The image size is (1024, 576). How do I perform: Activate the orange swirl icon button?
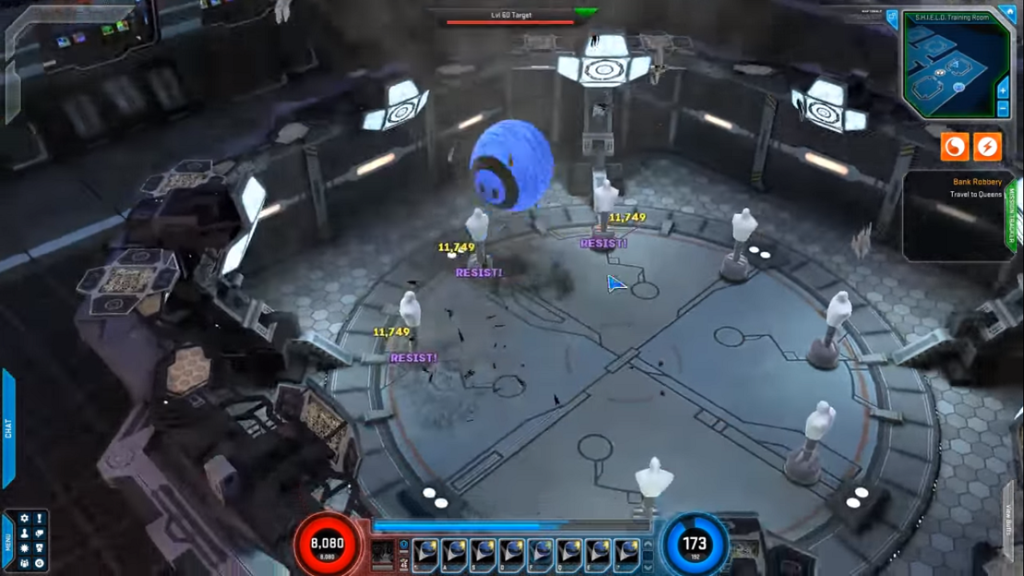point(955,147)
